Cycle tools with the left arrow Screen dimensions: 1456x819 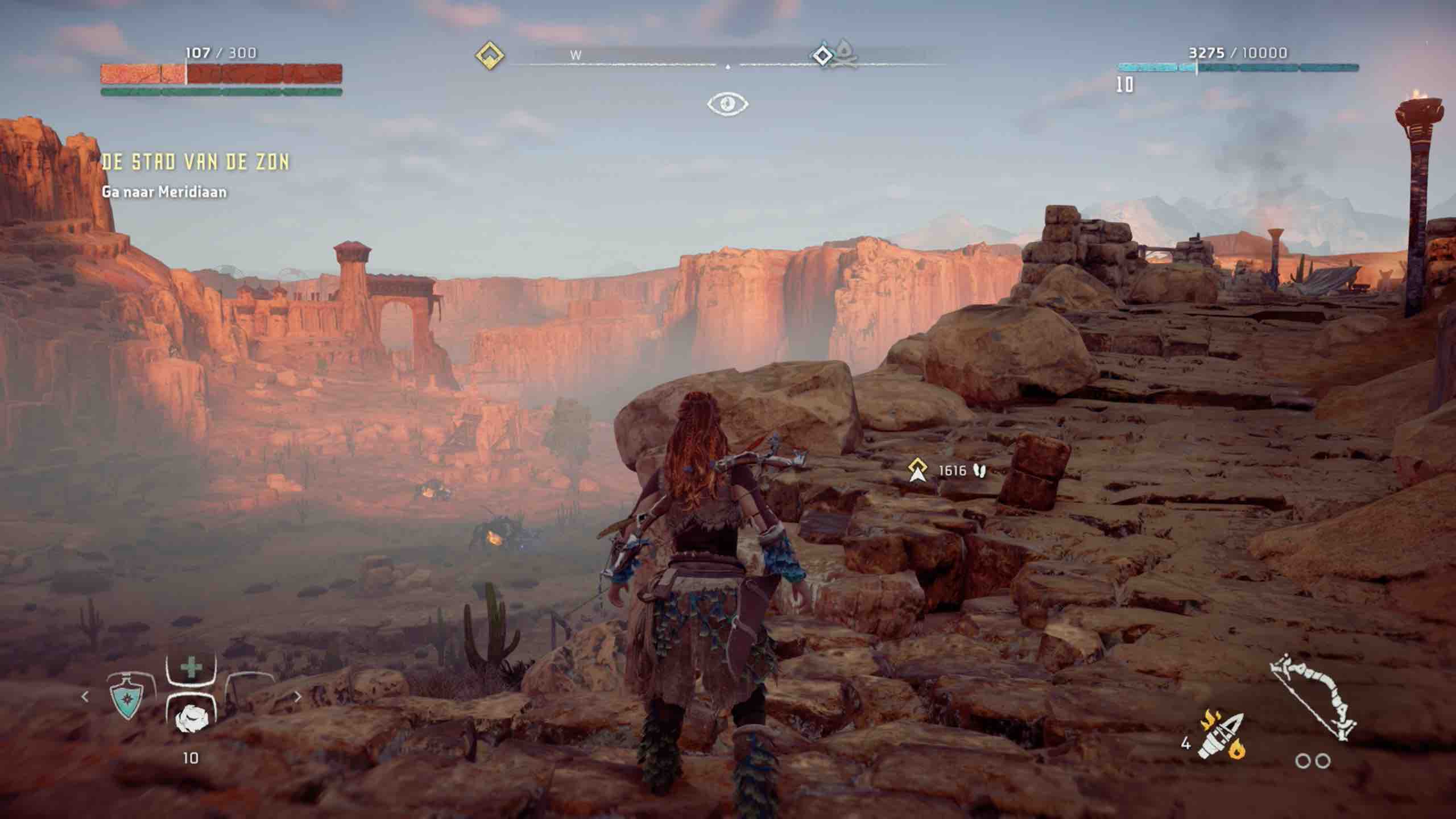(85, 696)
